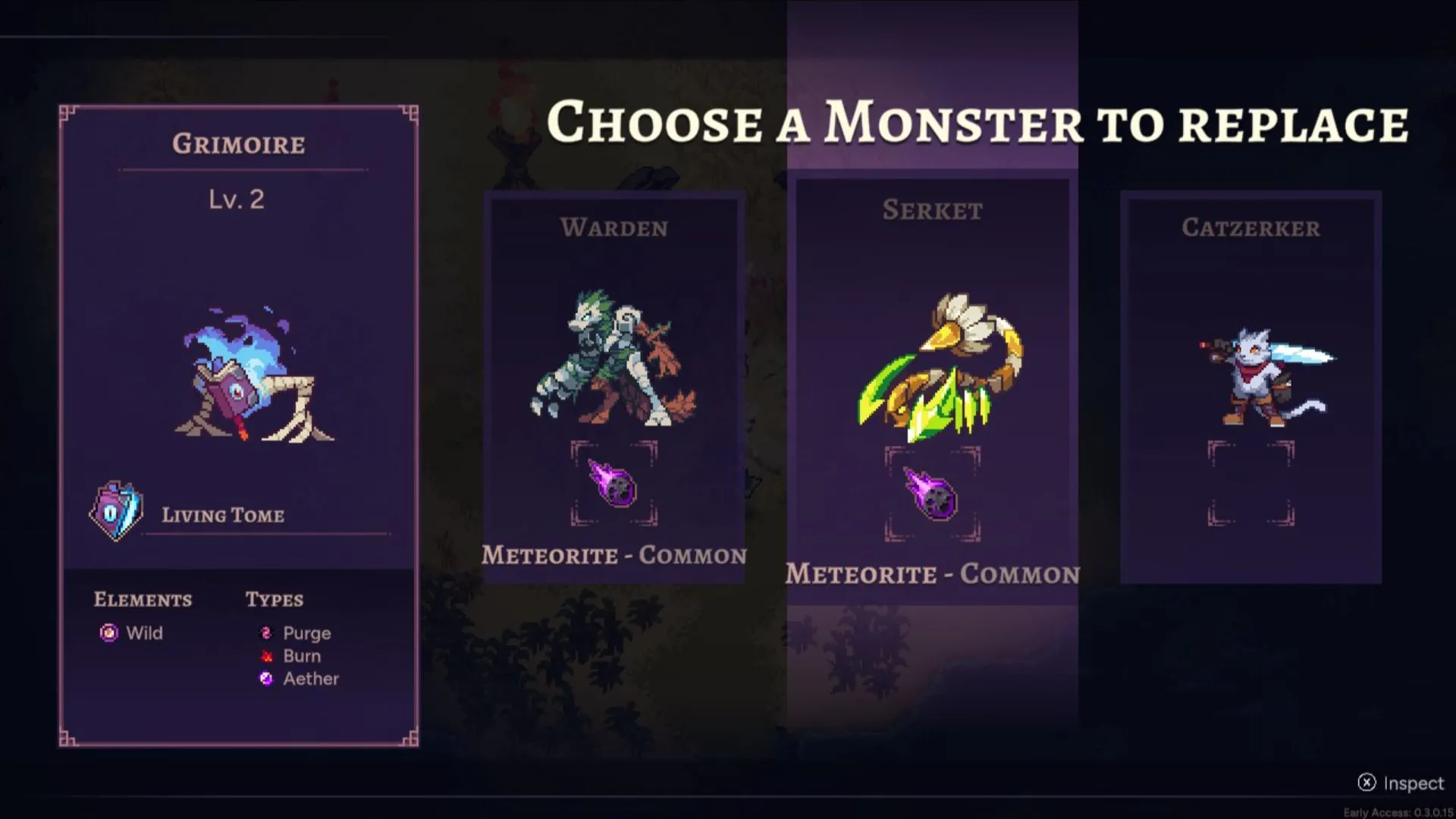Click the Meteorite - Common label under Warden
The height and width of the screenshot is (819, 1456).
(x=614, y=555)
